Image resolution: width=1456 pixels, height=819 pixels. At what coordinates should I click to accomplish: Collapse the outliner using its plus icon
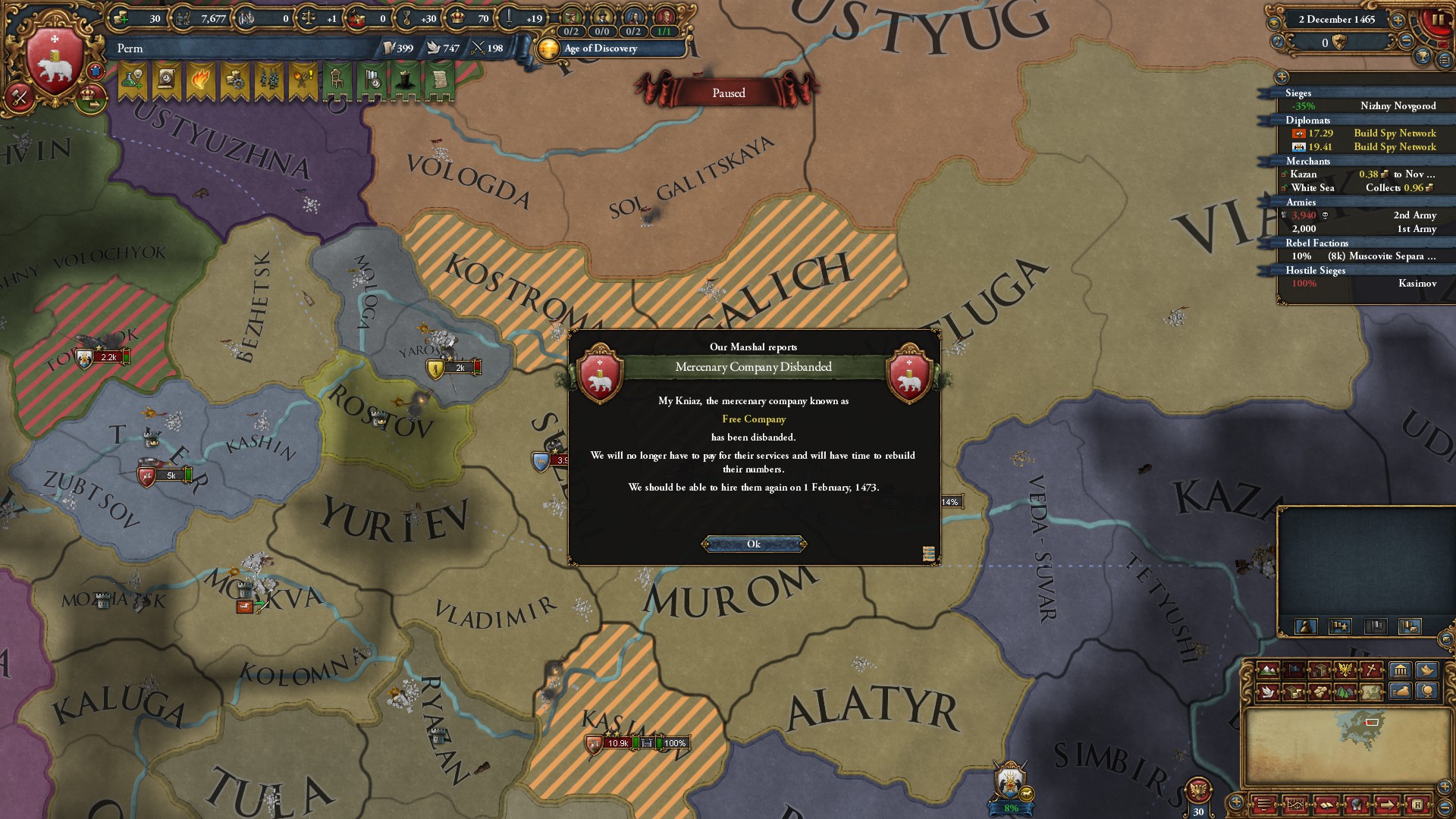tap(1281, 78)
